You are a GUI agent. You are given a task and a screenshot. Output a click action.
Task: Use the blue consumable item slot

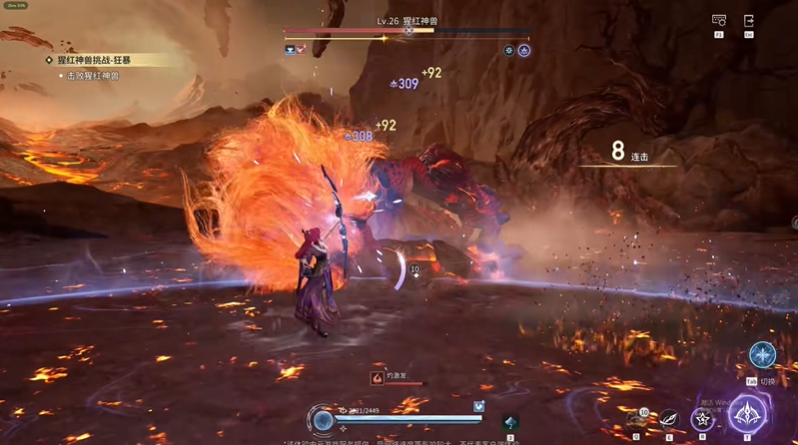(511, 422)
